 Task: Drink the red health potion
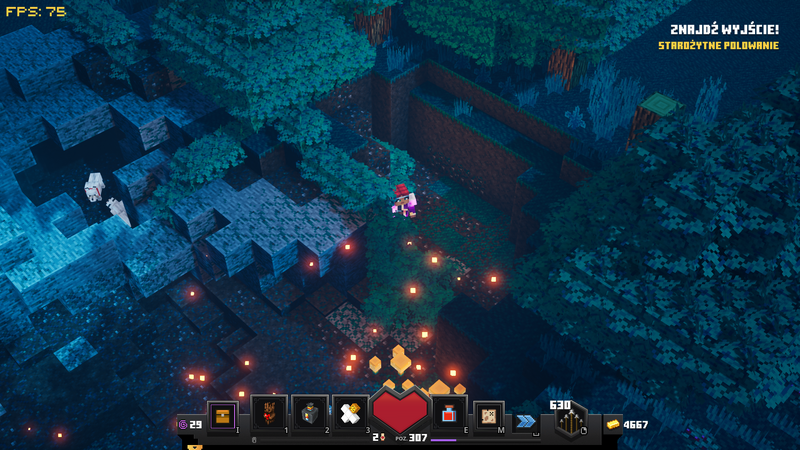[x=449, y=414]
